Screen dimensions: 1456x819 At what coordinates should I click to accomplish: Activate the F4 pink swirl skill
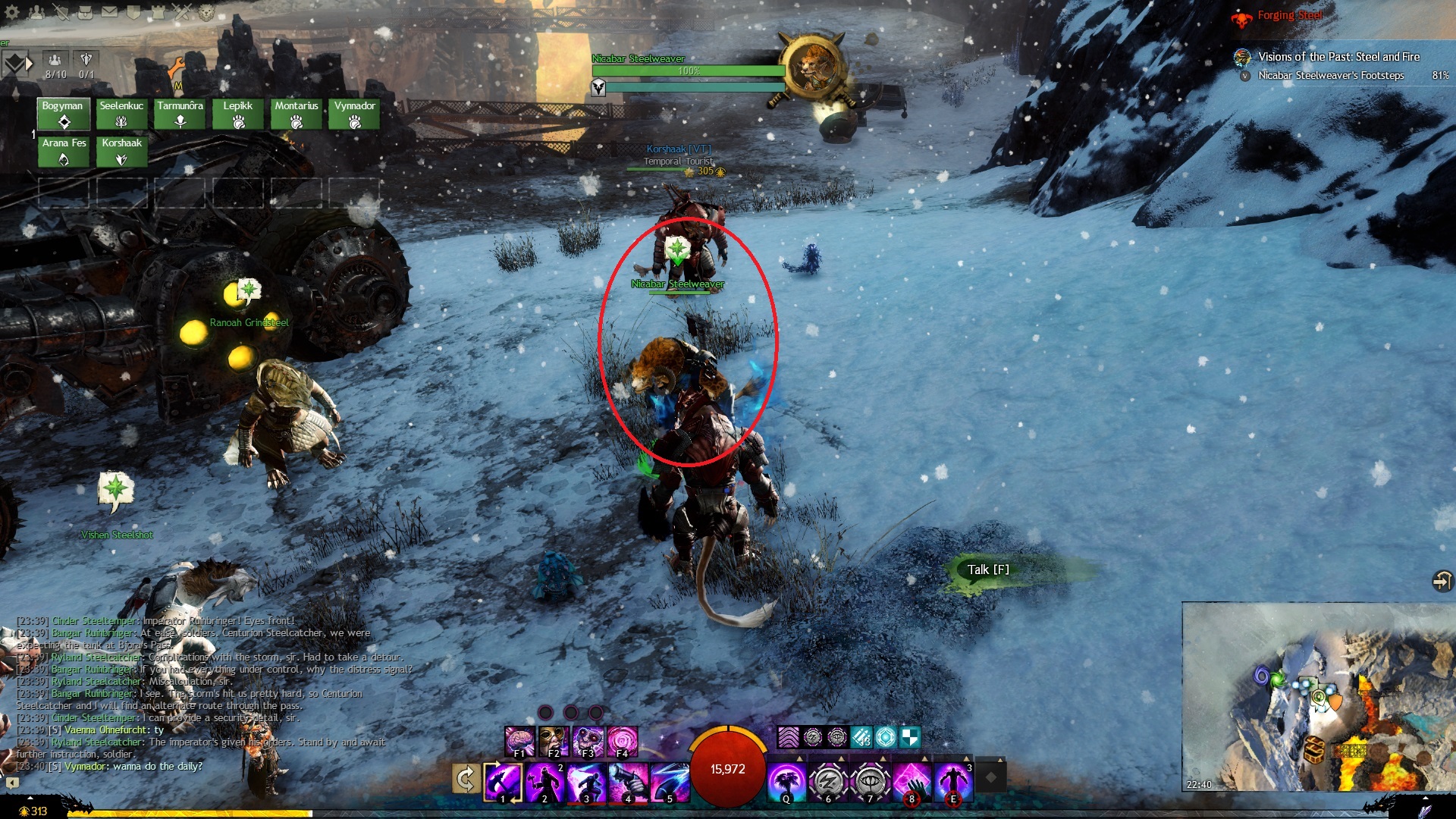point(622,741)
